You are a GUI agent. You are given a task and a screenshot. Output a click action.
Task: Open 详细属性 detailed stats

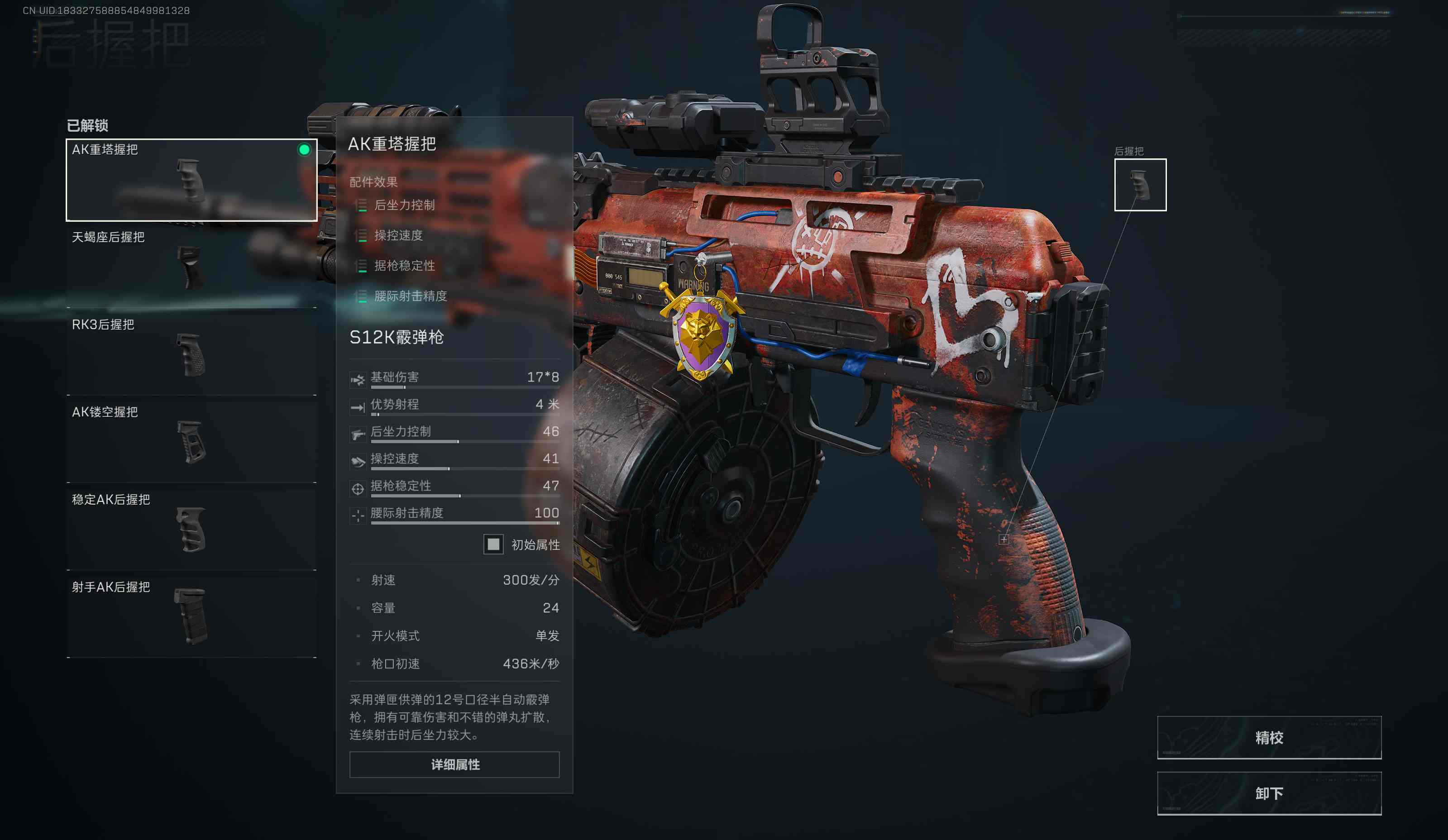[454, 765]
